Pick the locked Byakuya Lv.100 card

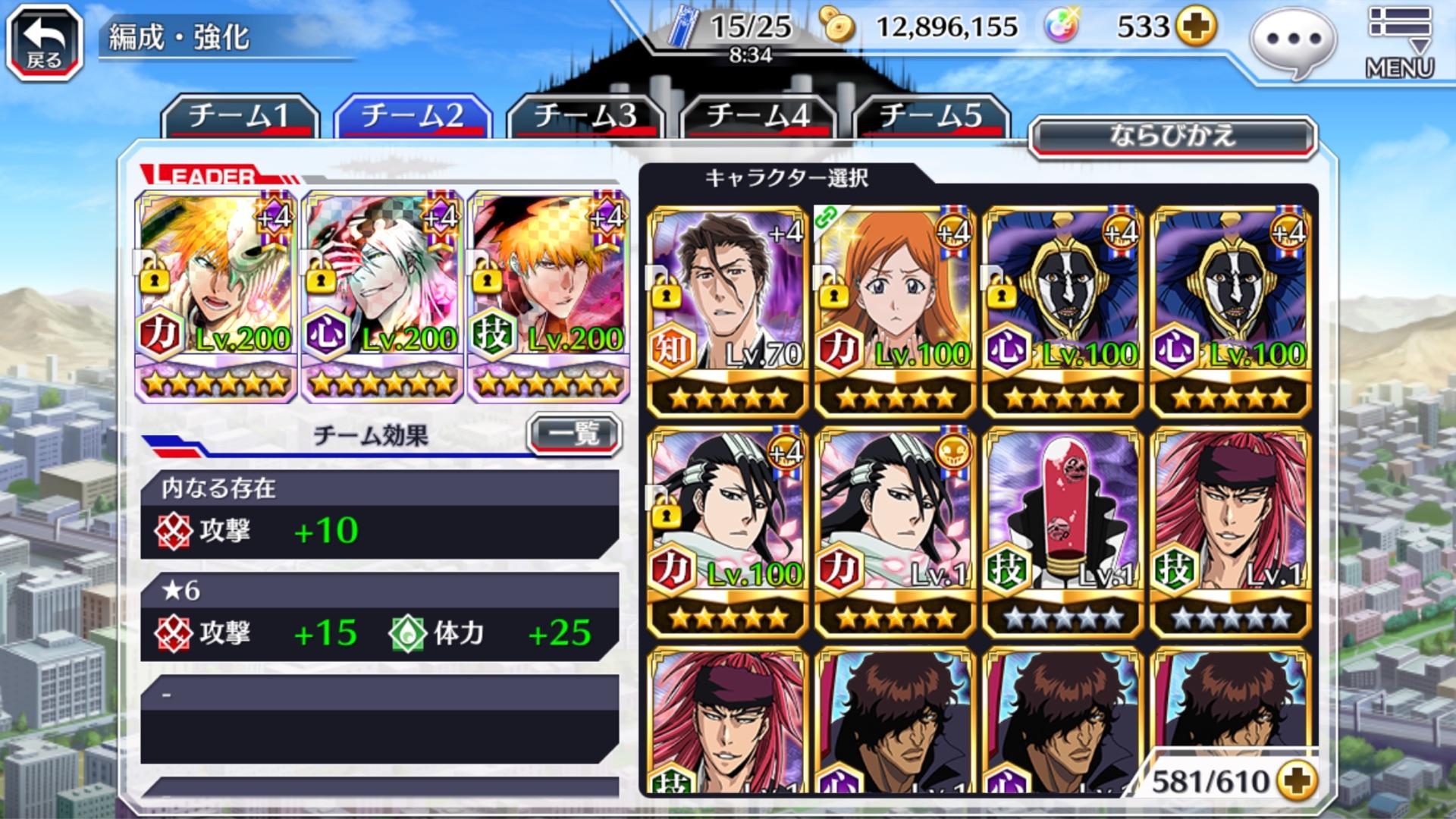click(x=728, y=531)
